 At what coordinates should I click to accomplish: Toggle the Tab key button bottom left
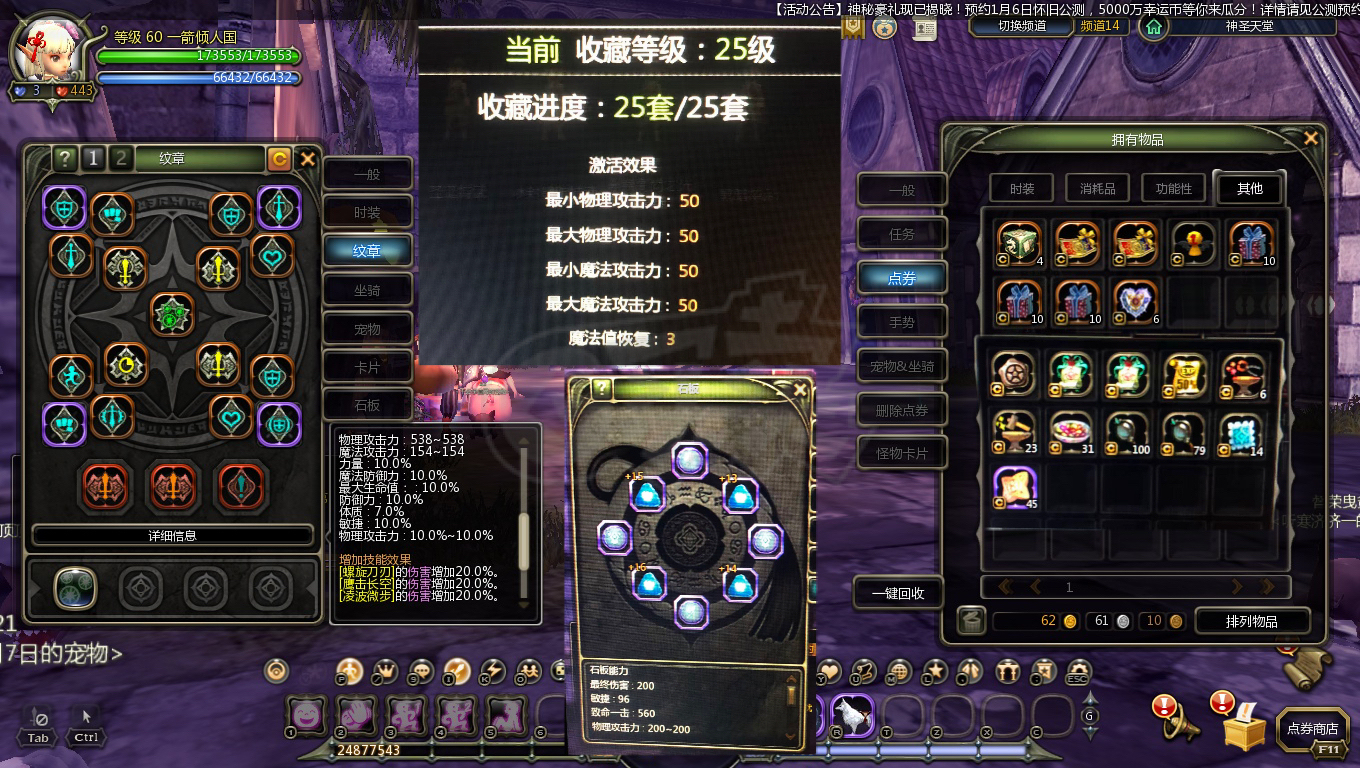pos(38,727)
